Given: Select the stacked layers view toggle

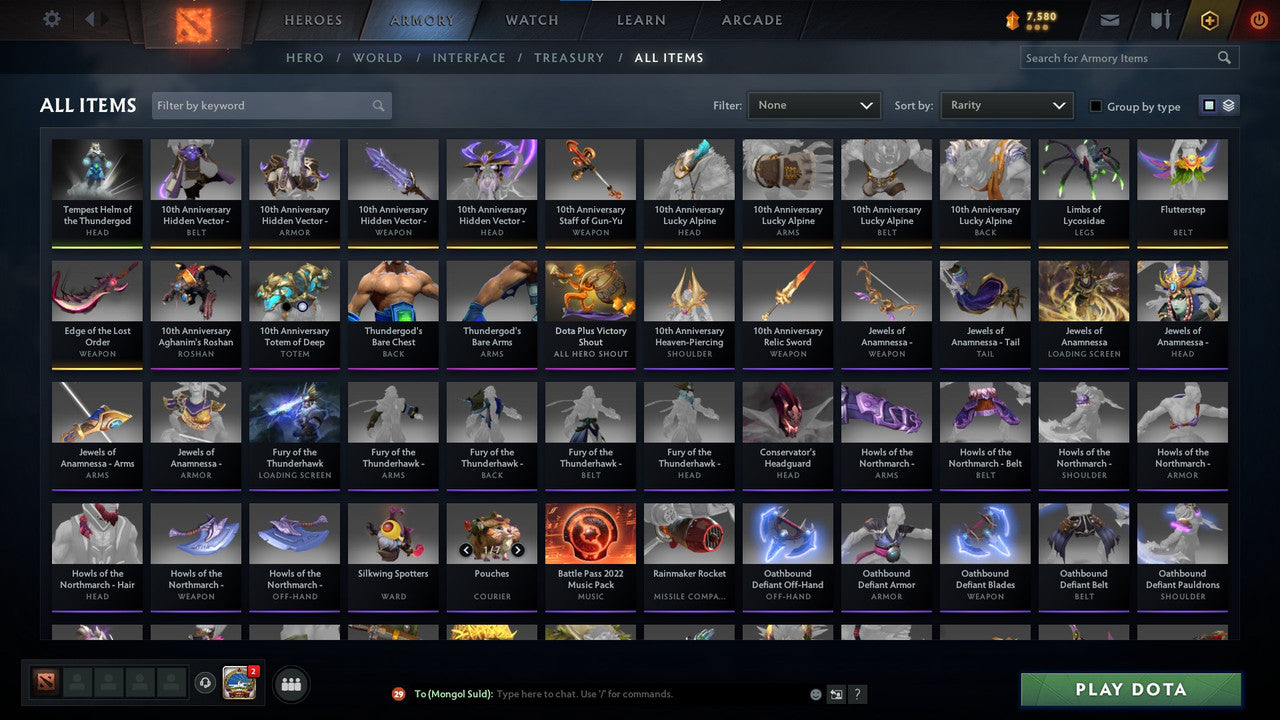Looking at the screenshot, I should [x=1228, y=105].
